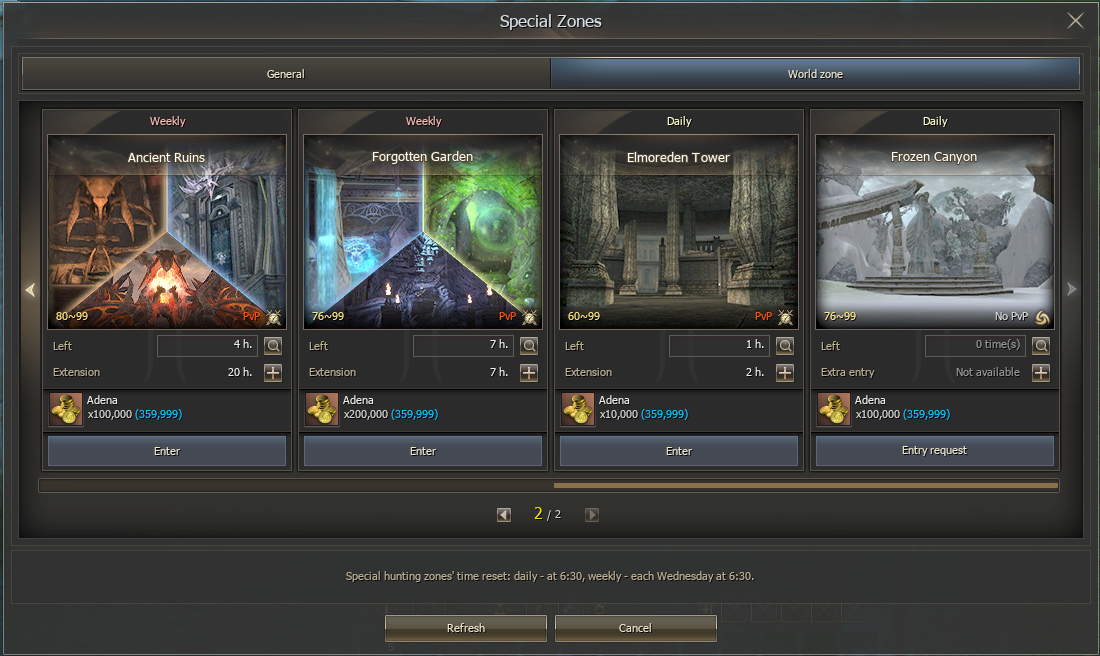Go to the previous page of zones

[x=504, y=515]
